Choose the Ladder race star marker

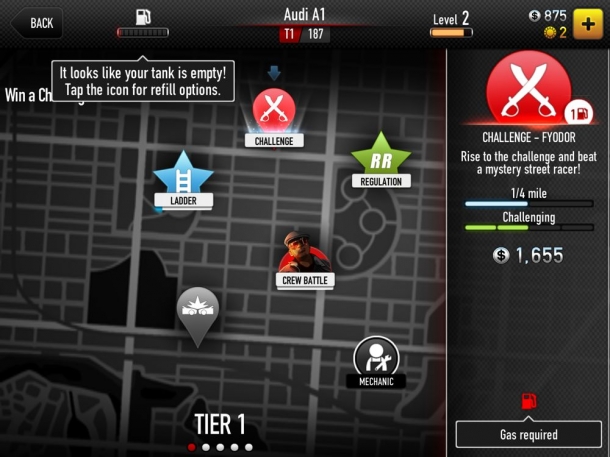coord(182,176)
